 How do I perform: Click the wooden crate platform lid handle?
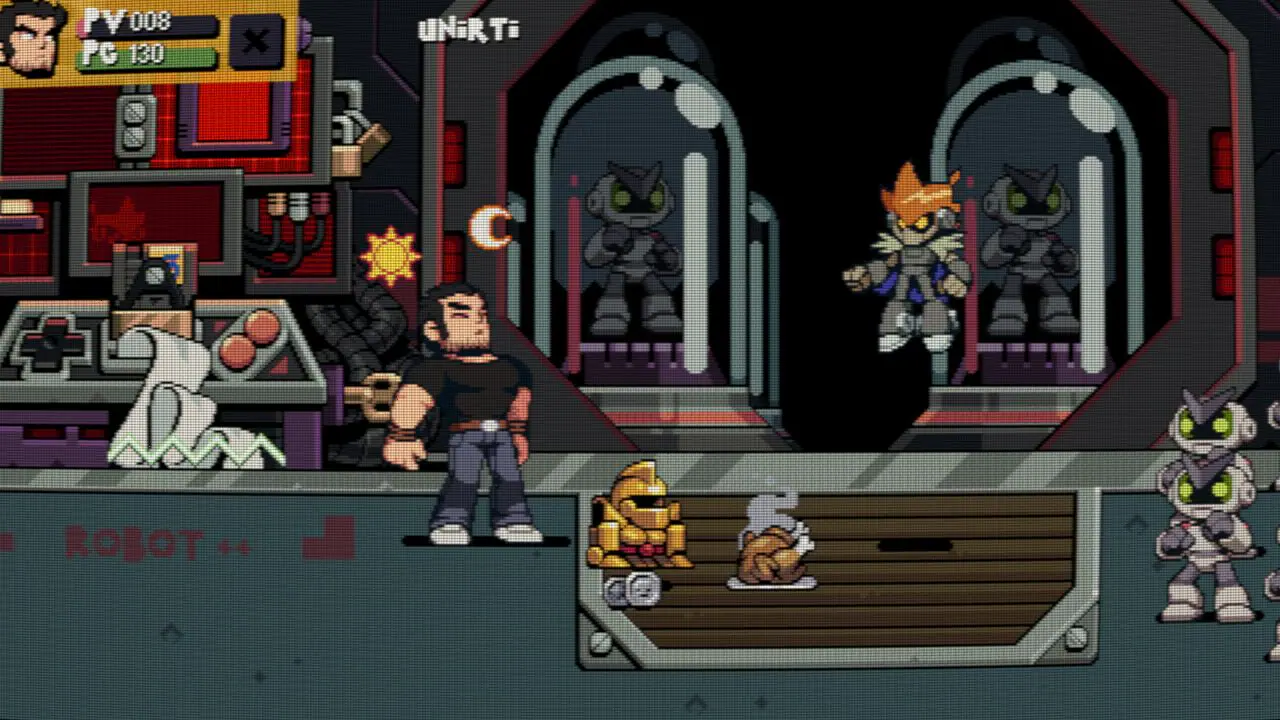pos(888,545)
